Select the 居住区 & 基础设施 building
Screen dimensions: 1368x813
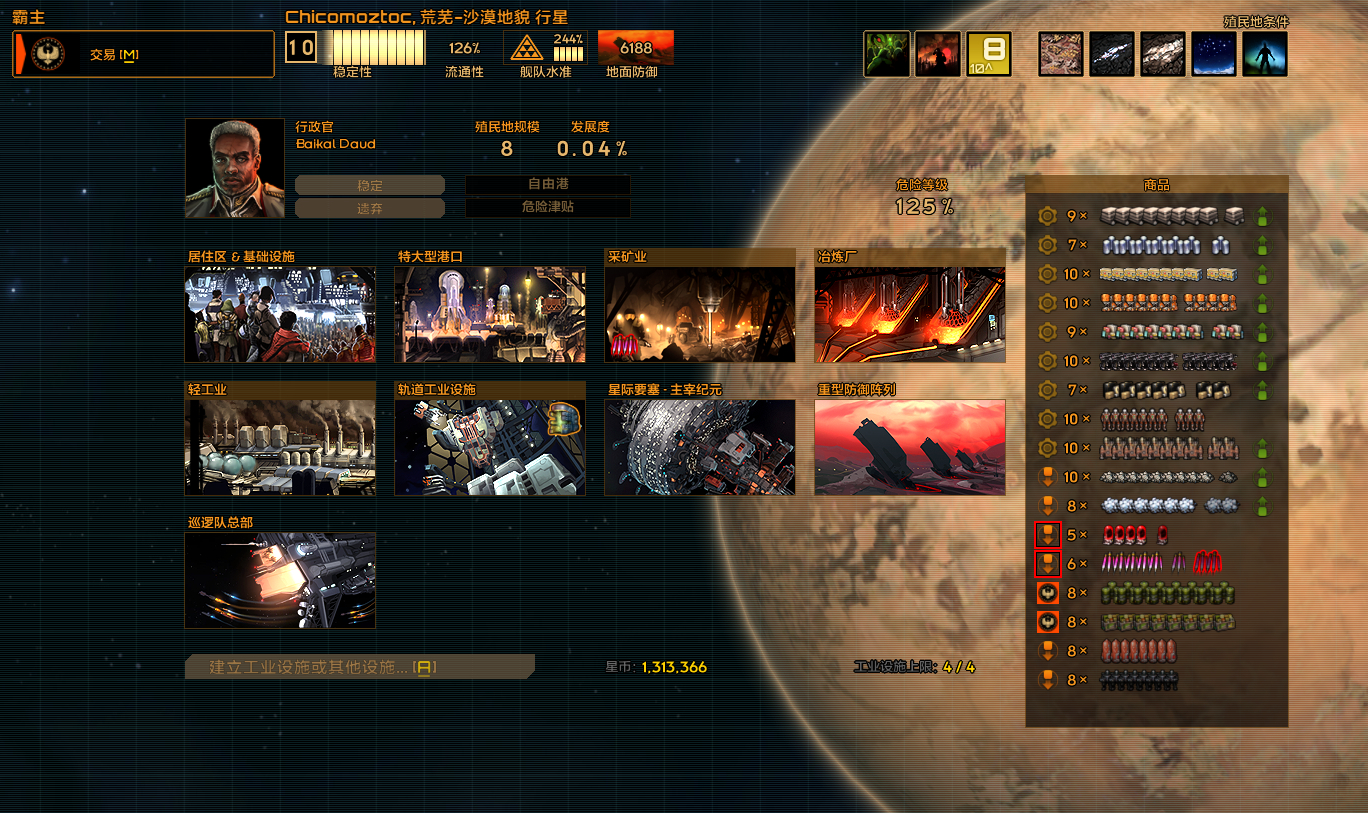[280, 313]
